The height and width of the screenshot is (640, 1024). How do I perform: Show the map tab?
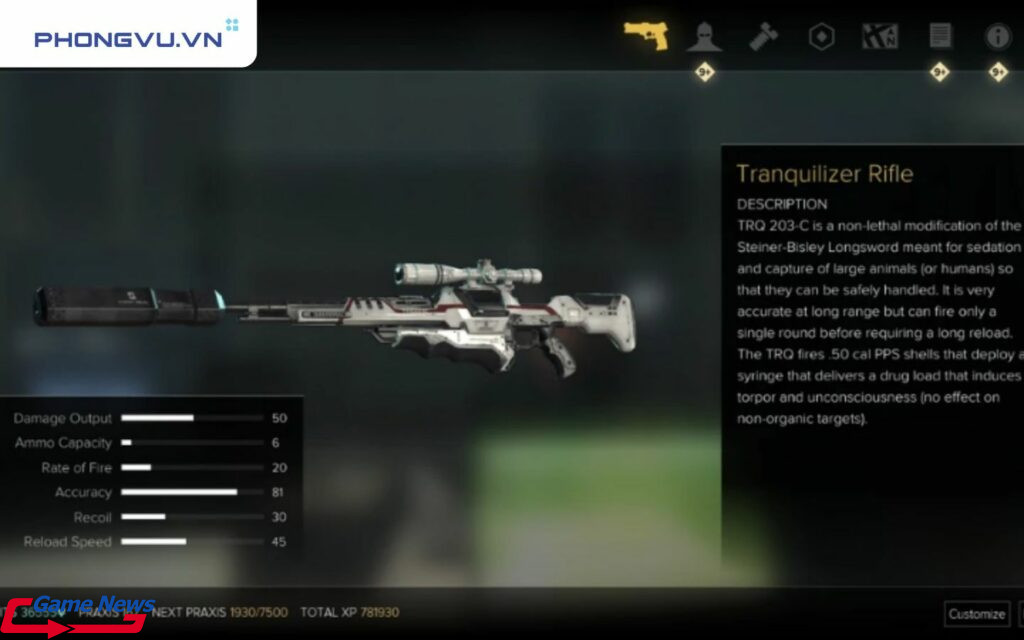click(x=880, y=37)
